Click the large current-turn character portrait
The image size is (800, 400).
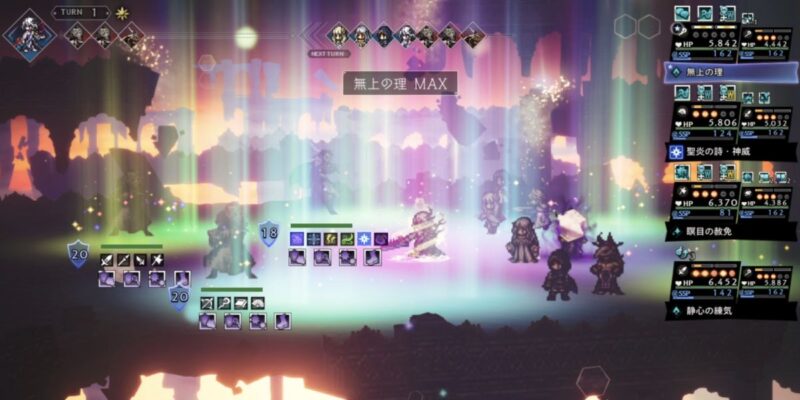coord(29,31)
